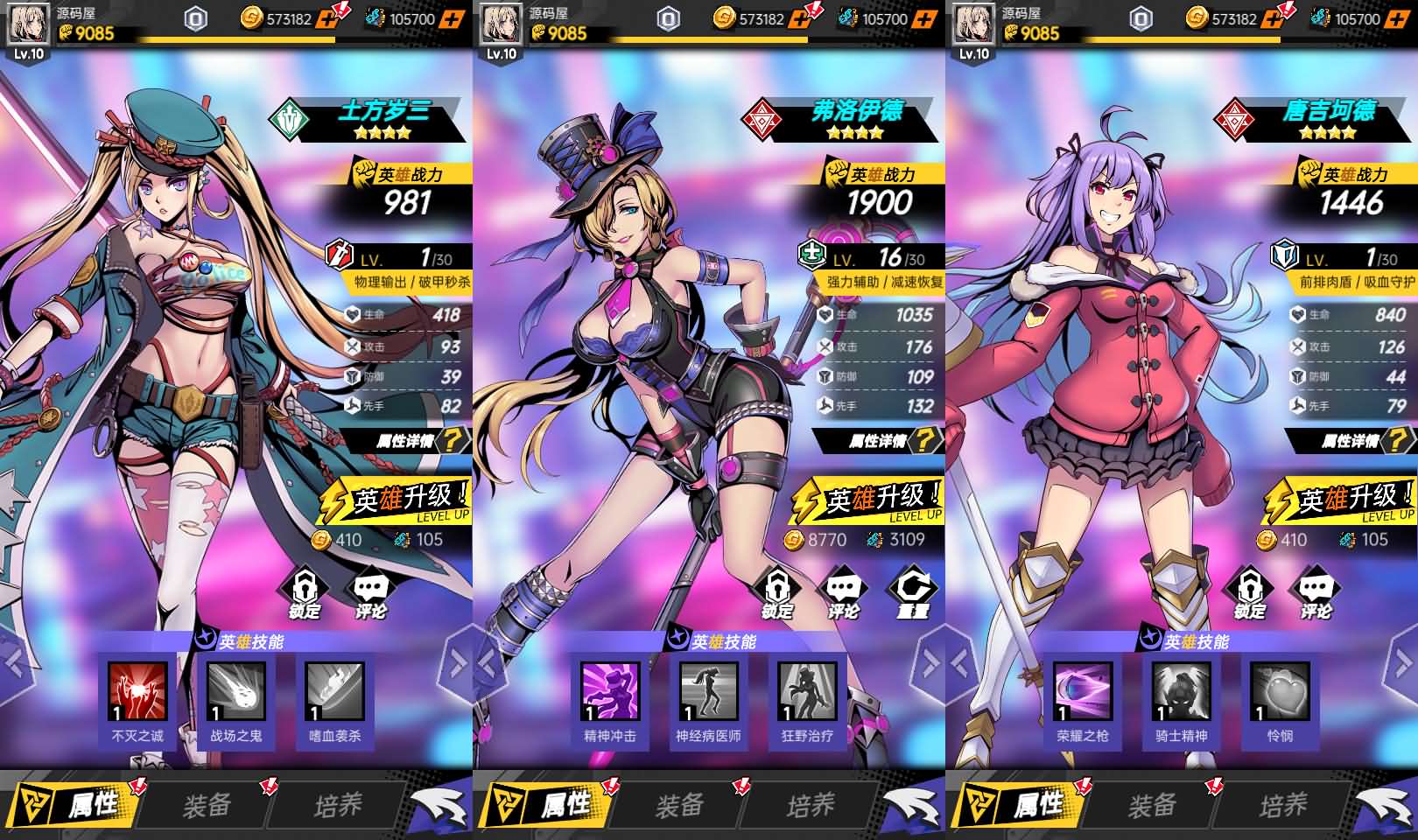Click the 重置 reset button
The width and height of the screenshot is (1418, 840).
click(x=911, y=592)
